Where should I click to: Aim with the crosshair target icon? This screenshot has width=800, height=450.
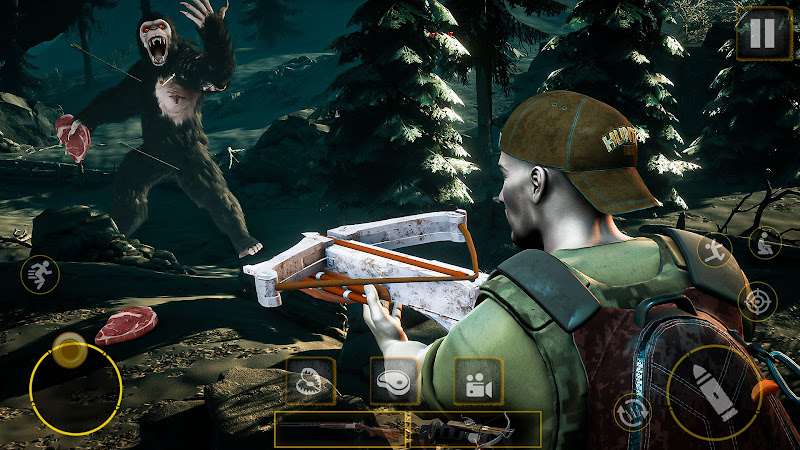[757, 300]
